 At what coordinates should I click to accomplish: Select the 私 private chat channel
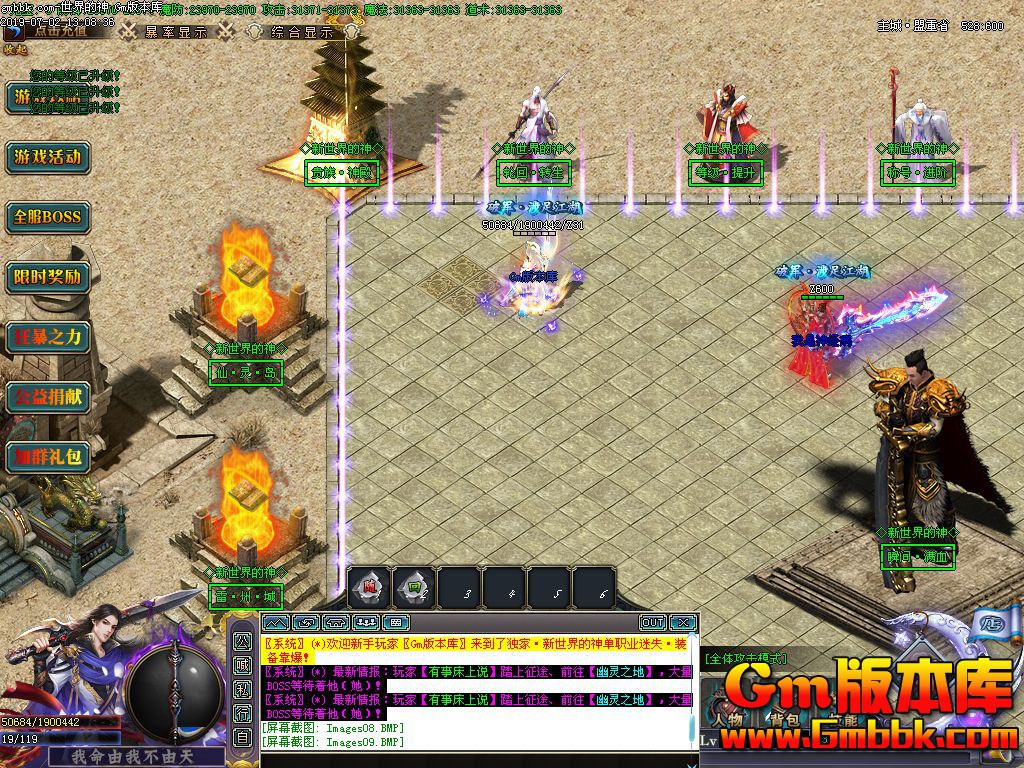point(242,689)
